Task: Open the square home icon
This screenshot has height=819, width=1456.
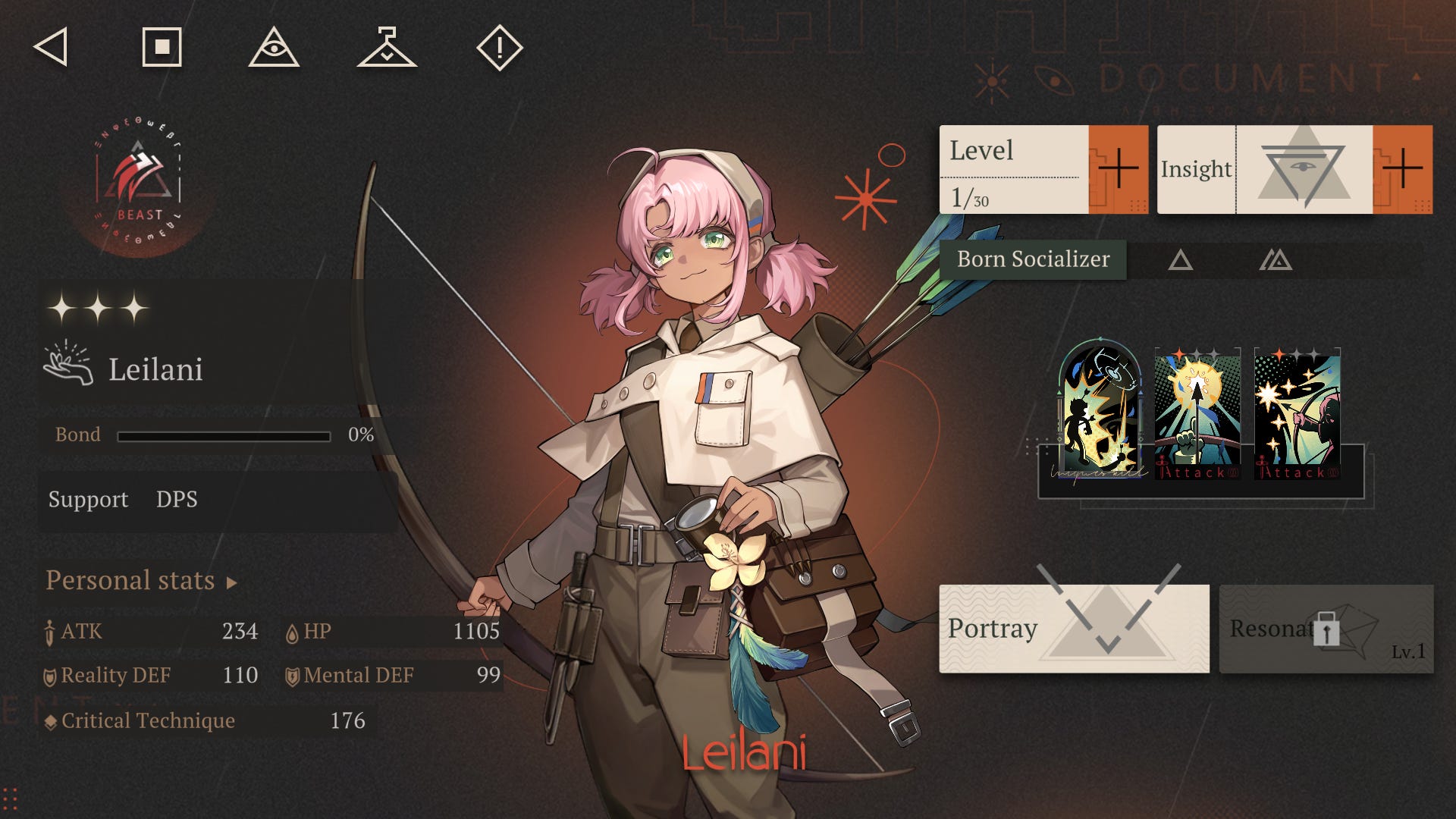Action: point(162,47)
